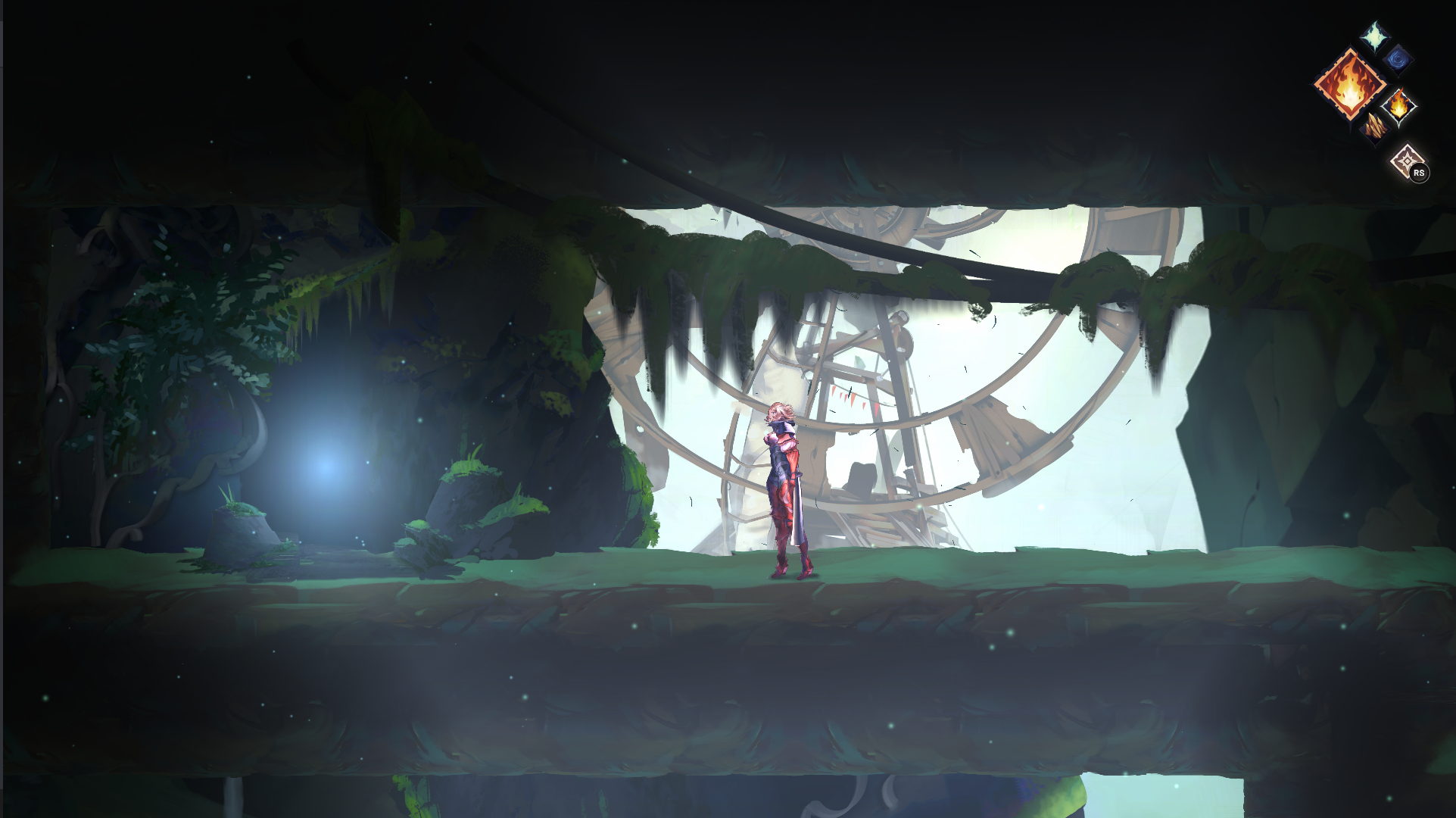Select the blue water vortex spell icon
The height and width of the screenshot is (818, 1456).
1397,61
